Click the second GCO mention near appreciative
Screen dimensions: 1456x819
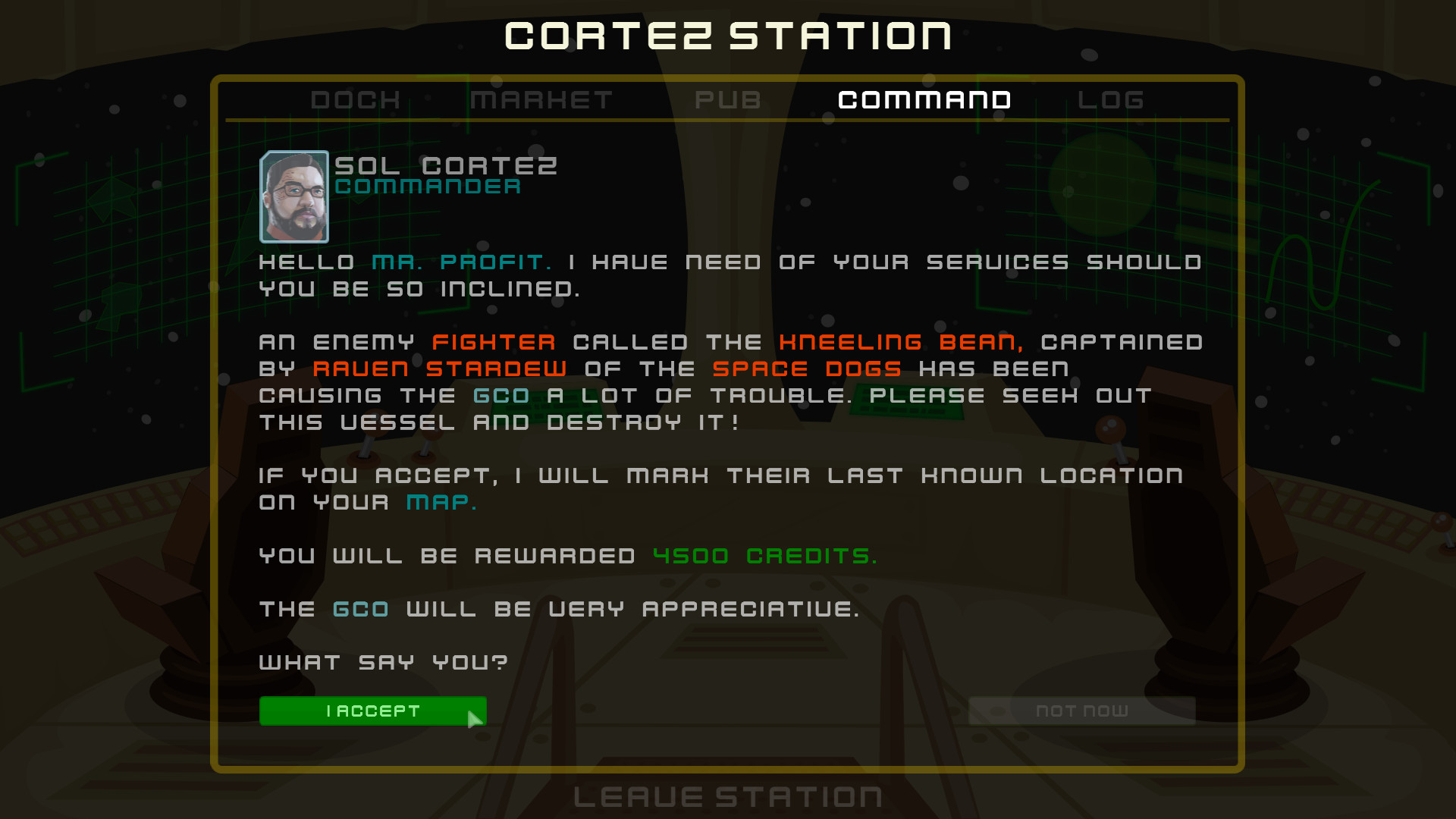point(361,608)
